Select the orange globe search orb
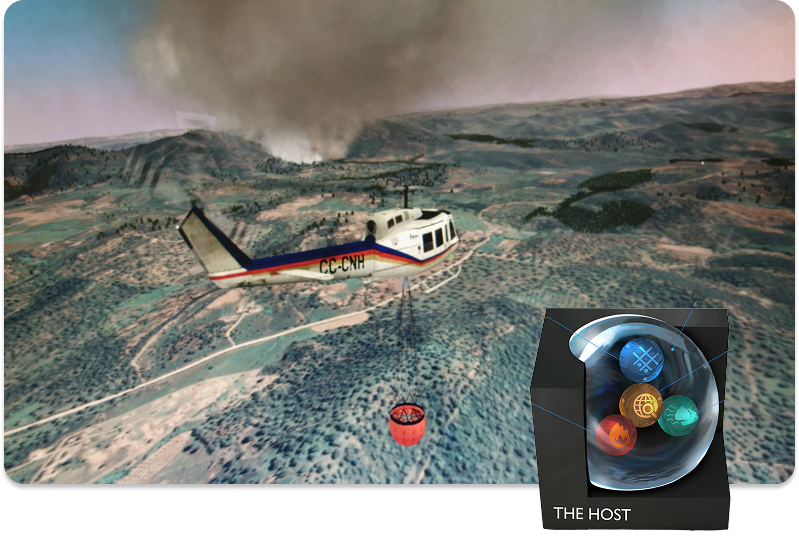 [641, 405]
